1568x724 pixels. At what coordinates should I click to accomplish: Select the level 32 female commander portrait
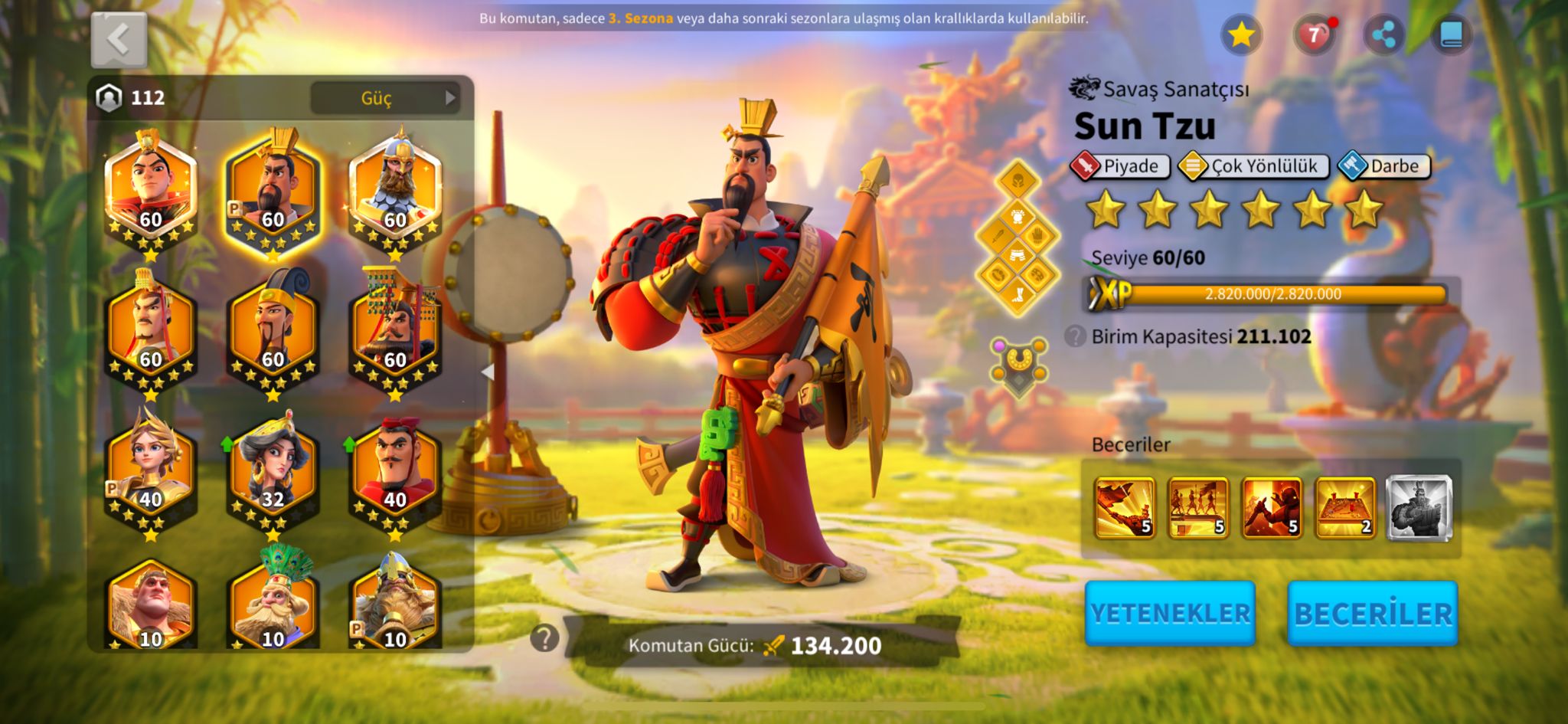[x=273, y=471]
